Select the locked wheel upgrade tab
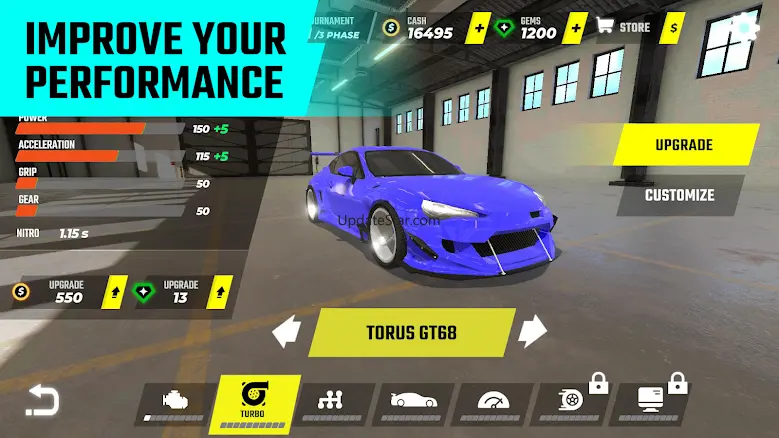779x438 pixels. 572,402
